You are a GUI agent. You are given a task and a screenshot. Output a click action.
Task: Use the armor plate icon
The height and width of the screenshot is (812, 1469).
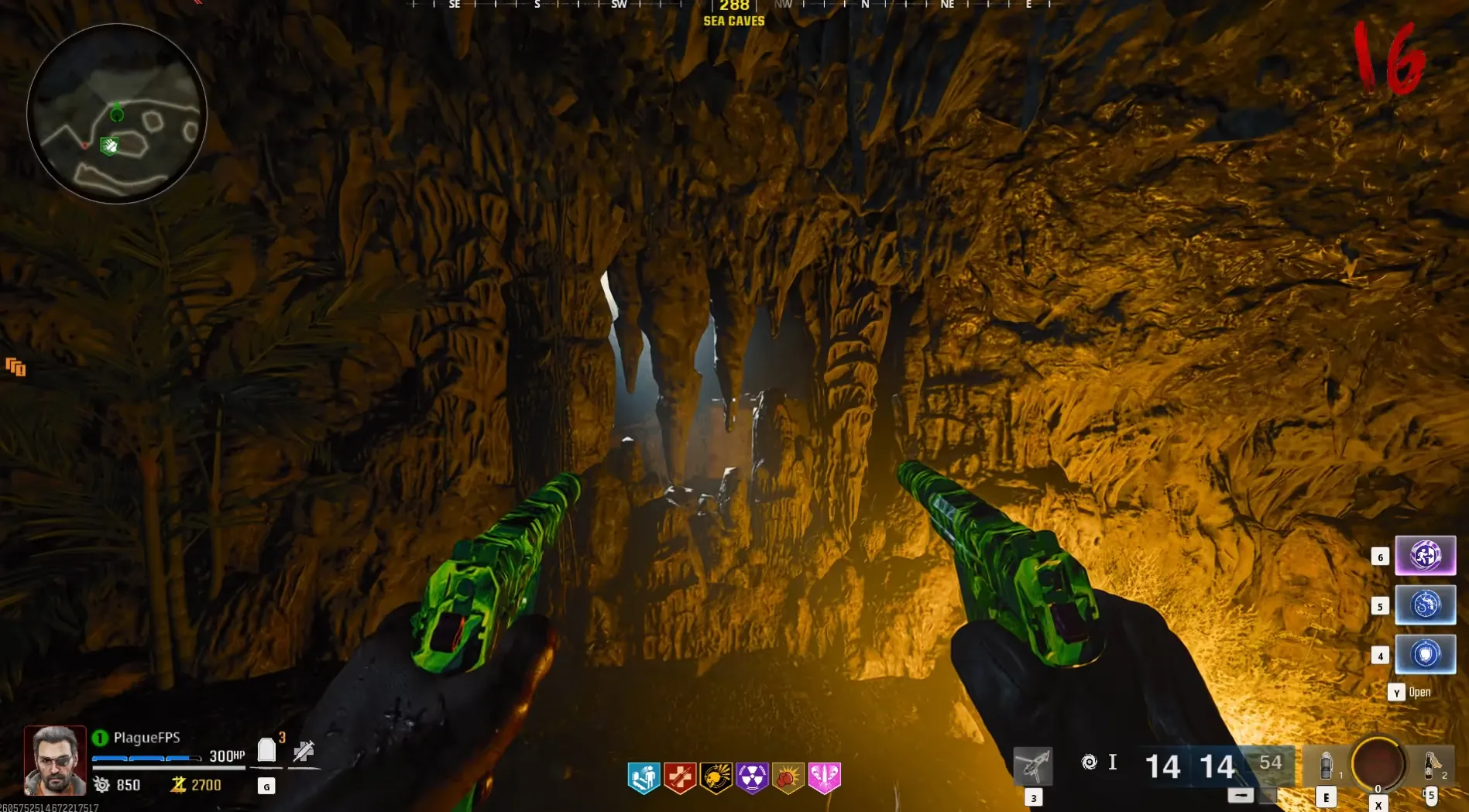pos(266,750)
